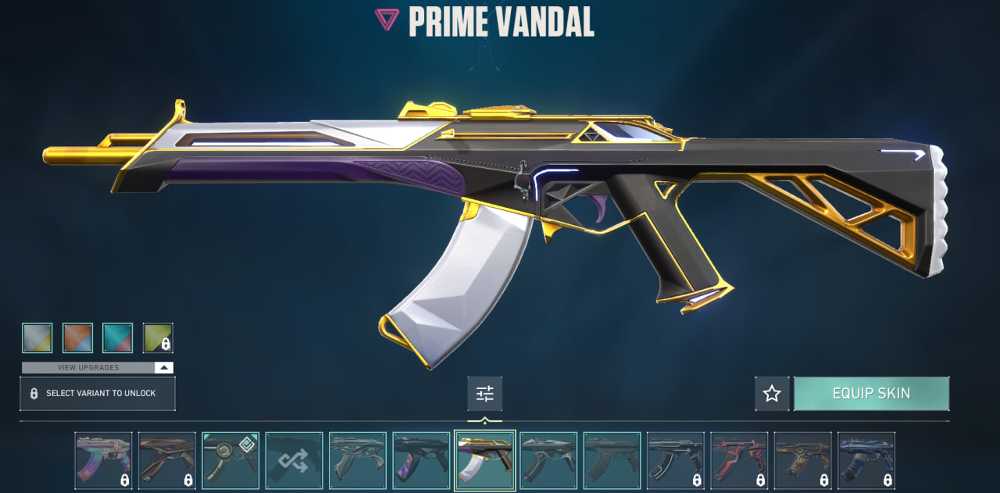The height and width of the screenshot is (493, 1000).
Task: Click the Select Variant to Unlock button
Action: point(97,393)
